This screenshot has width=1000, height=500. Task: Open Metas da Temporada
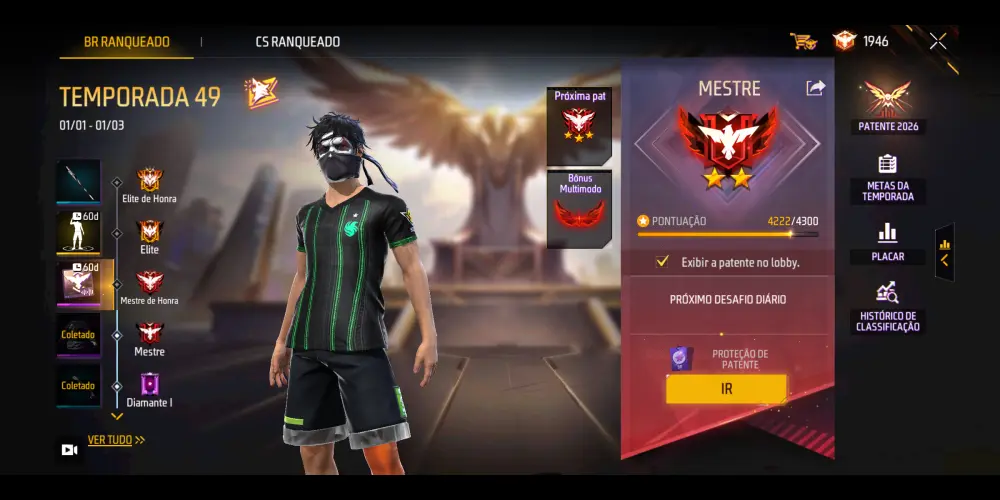point(887,177)
